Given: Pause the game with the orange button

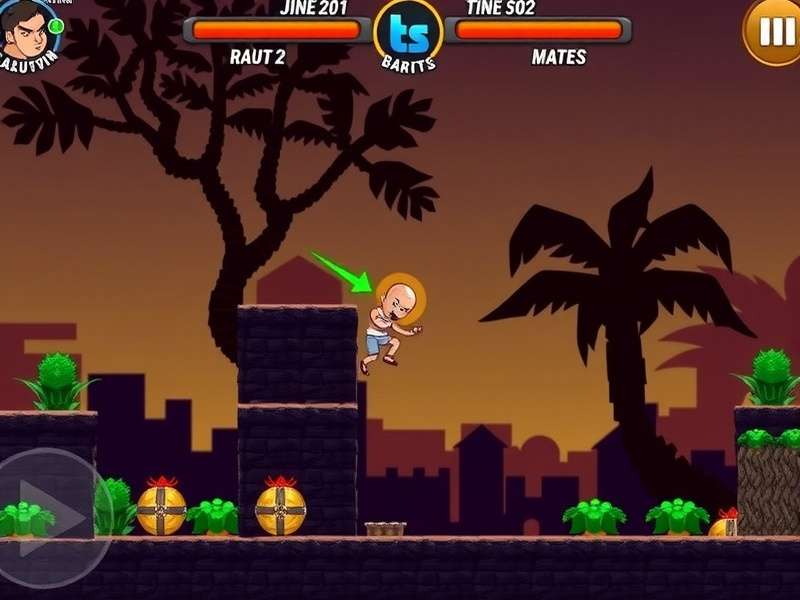Looking at the screenshot, I should click(775, 31).
